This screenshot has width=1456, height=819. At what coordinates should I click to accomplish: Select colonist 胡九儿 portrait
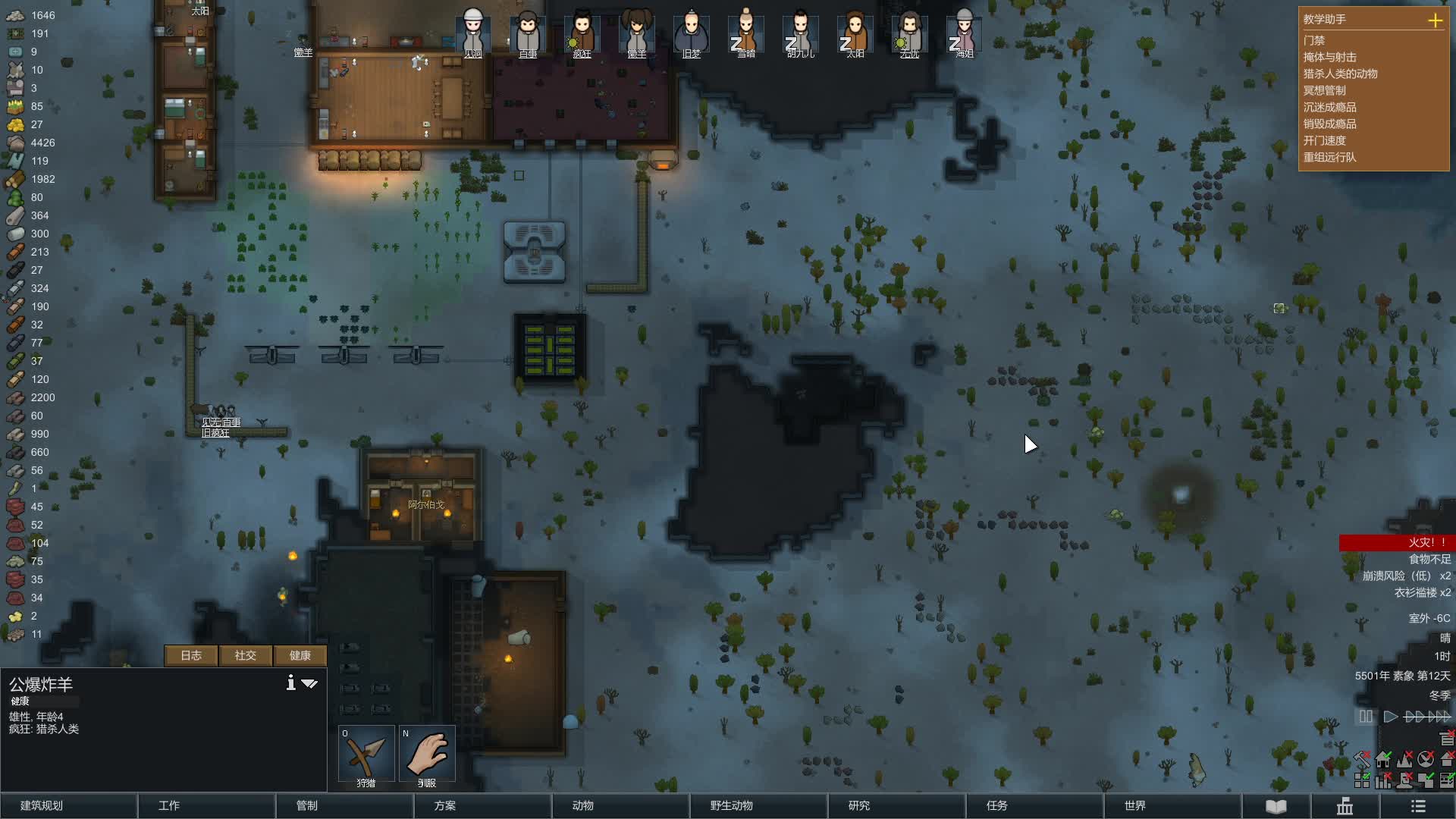pyautogui.click(x=801, y=34)
